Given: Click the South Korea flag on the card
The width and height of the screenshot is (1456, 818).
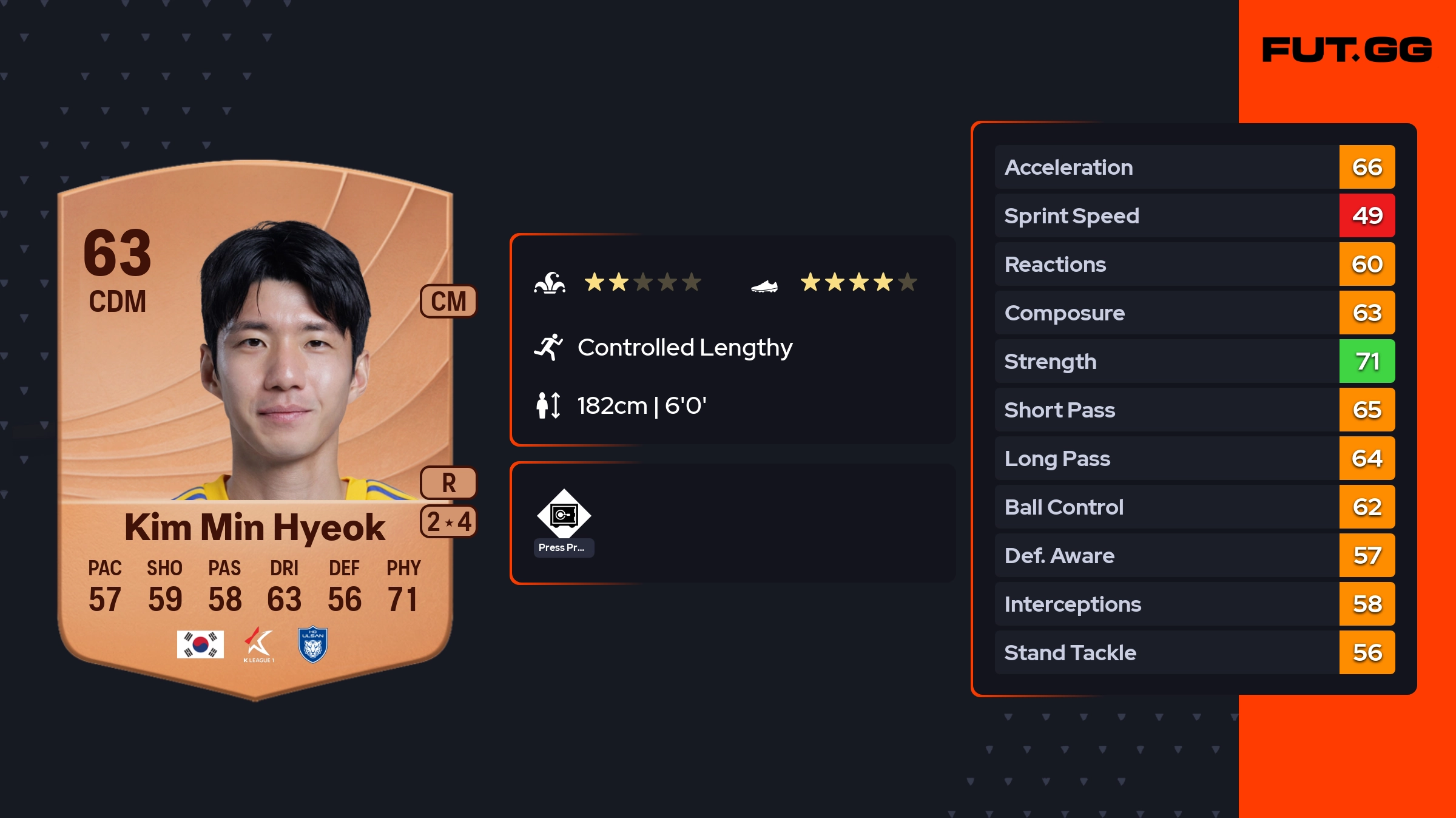Looking at the screenshot, I should click(x=200, y=644).
